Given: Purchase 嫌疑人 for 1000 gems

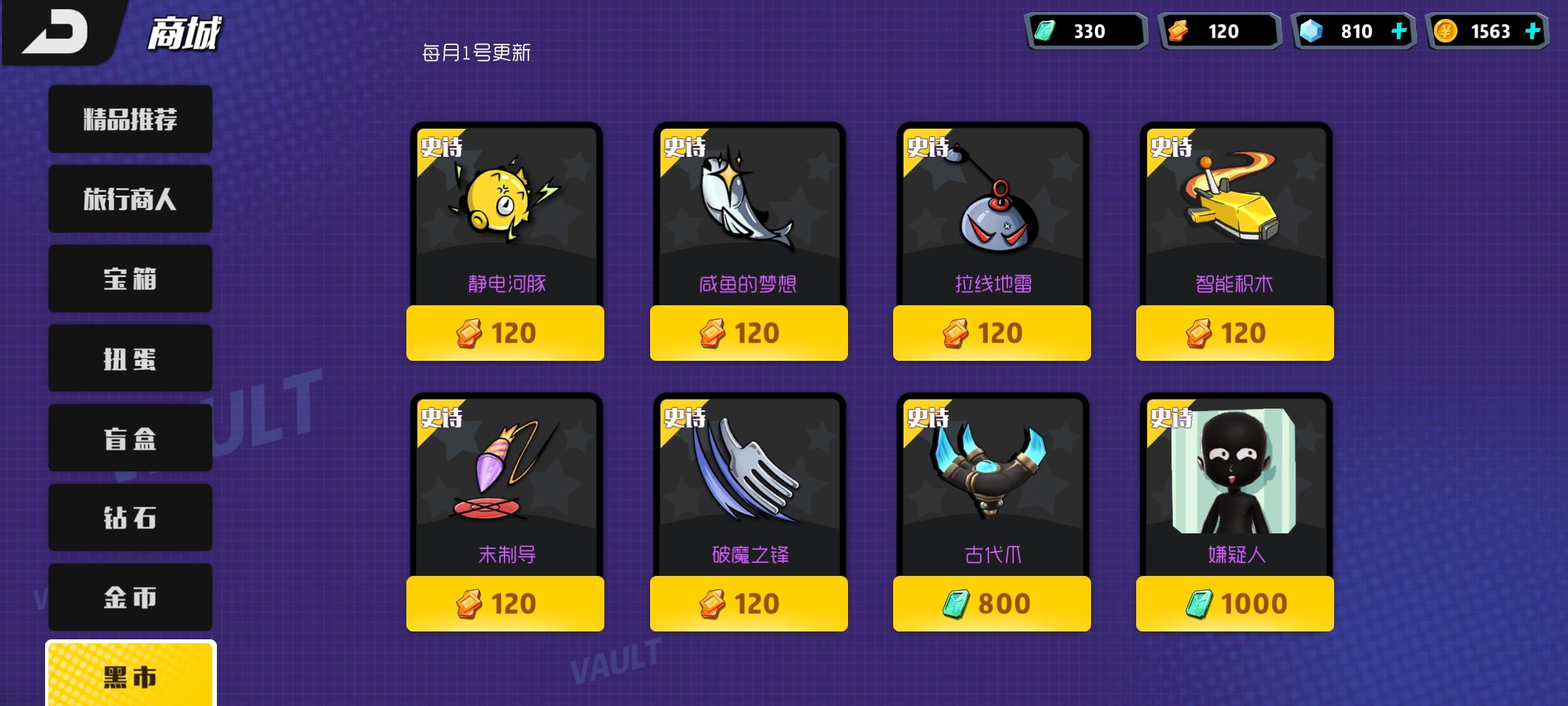Looking at the screenshot, I should [x=1234, y=605].
